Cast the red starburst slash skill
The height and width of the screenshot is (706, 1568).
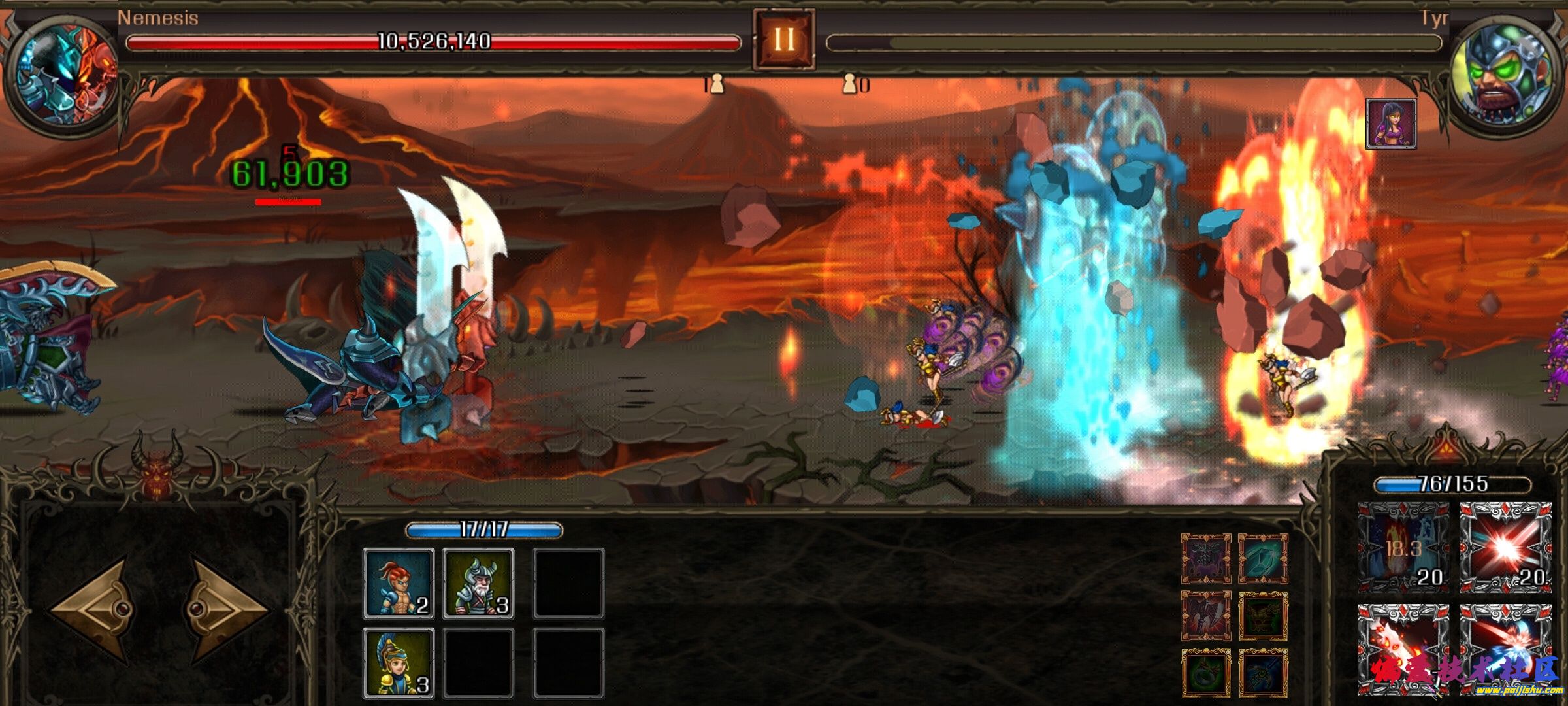click(x=1505, y=547)
